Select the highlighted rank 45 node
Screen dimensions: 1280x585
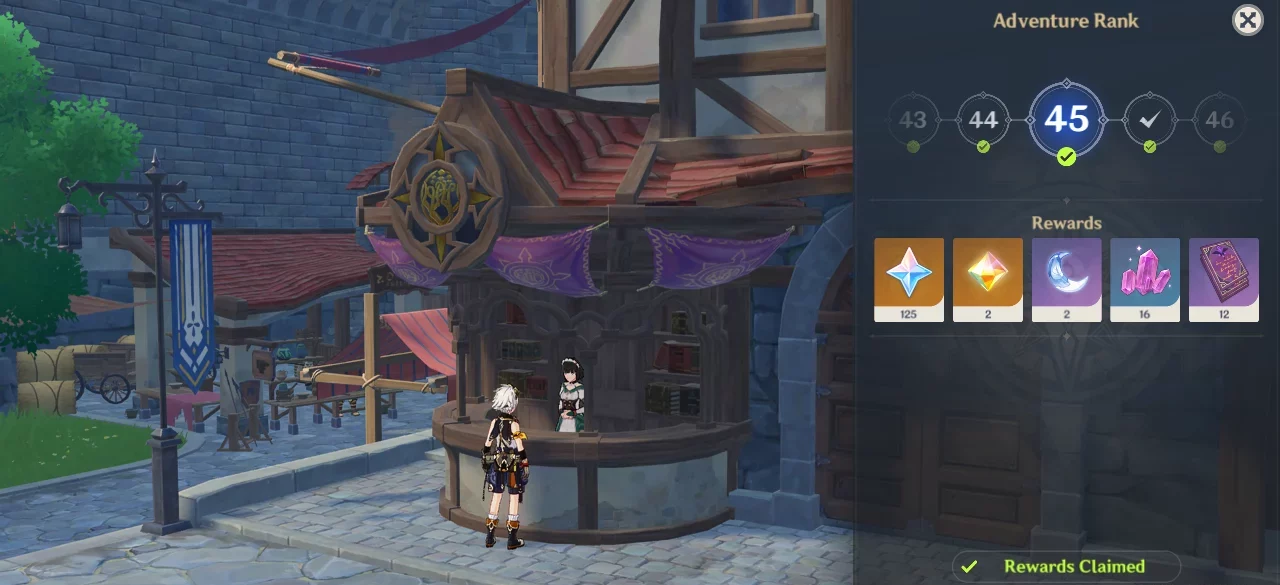[1066, 120]
